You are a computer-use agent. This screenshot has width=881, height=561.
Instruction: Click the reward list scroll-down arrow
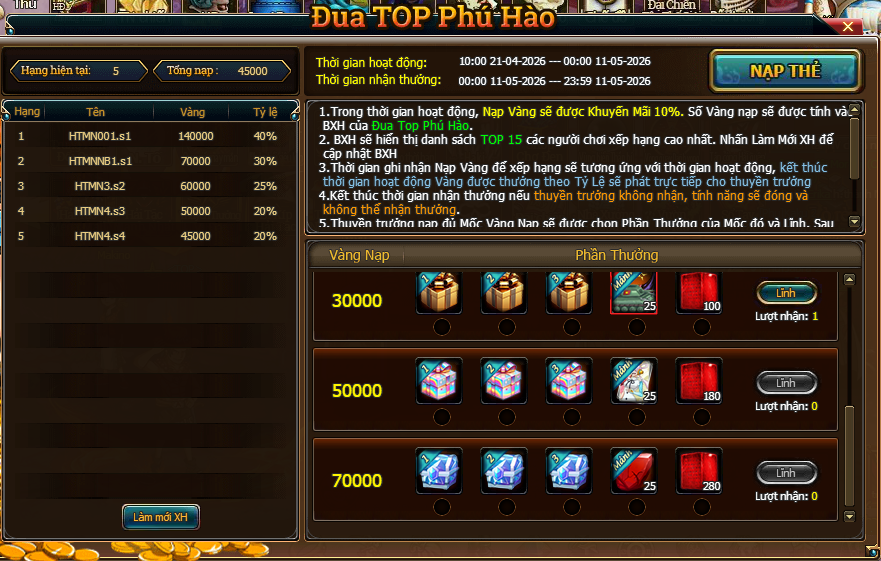850,516
